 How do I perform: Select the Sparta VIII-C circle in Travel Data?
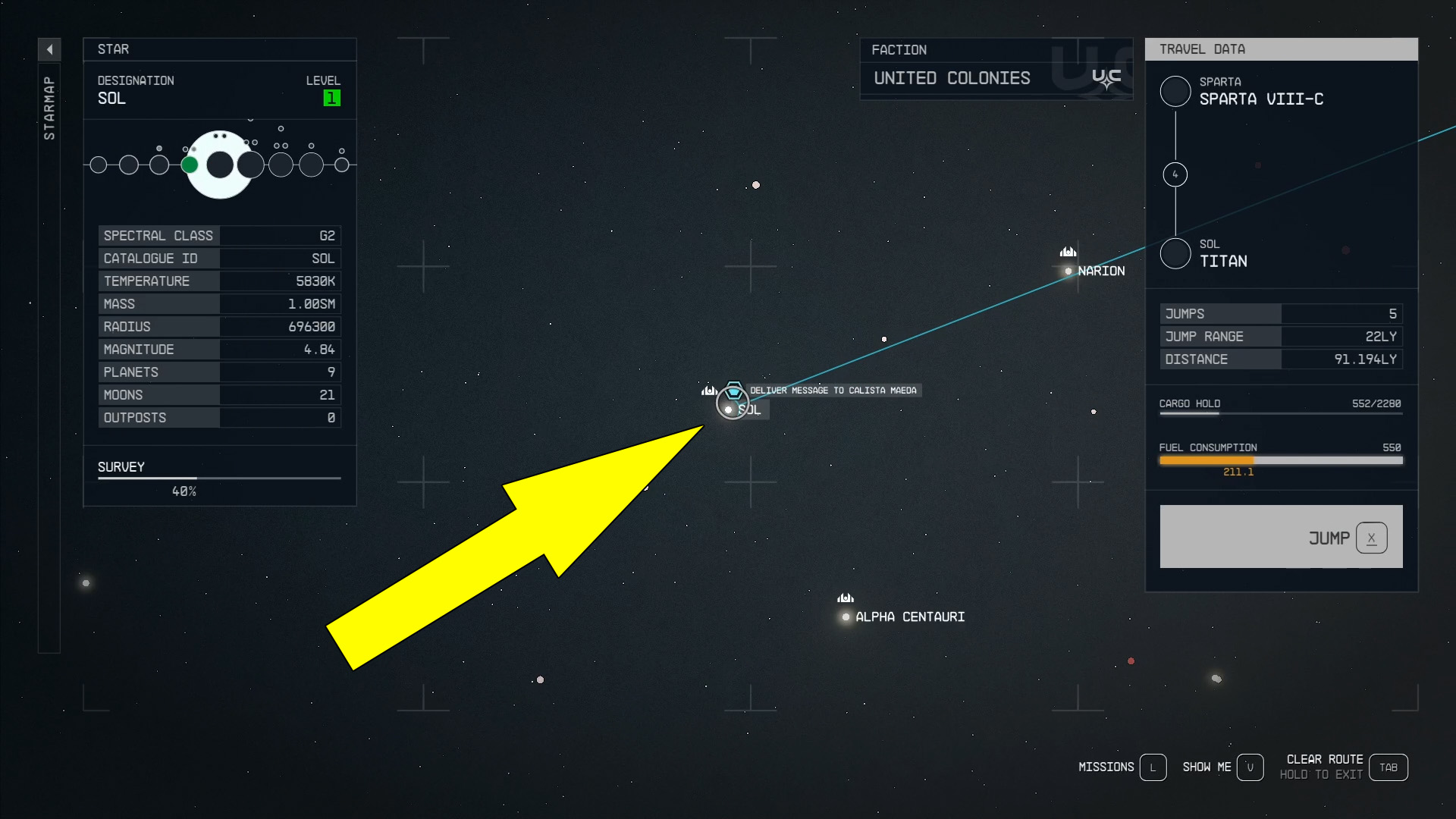tap(1175, 91)
